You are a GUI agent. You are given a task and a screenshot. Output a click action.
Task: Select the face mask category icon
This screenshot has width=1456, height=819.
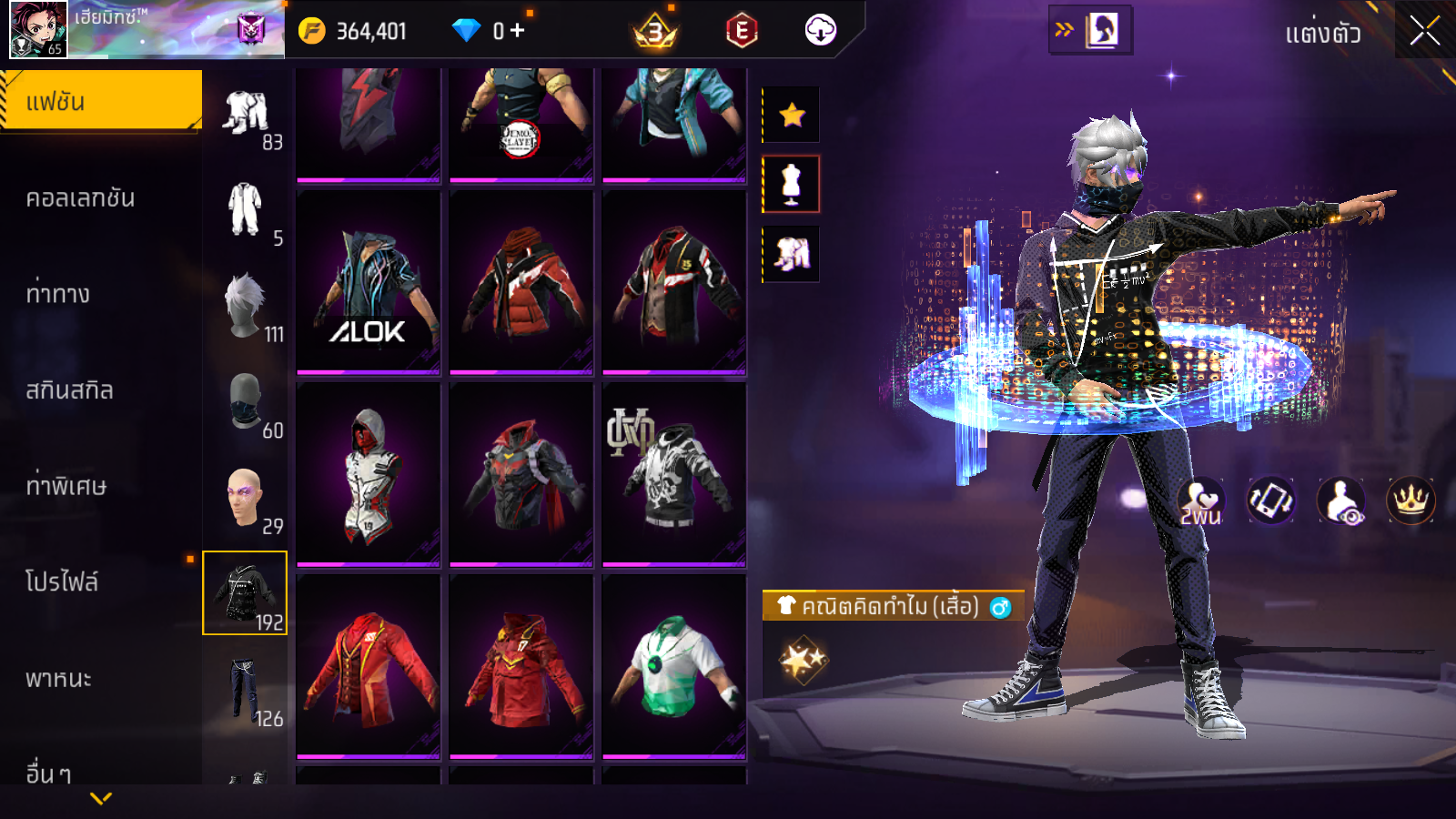tap(245, 401)
